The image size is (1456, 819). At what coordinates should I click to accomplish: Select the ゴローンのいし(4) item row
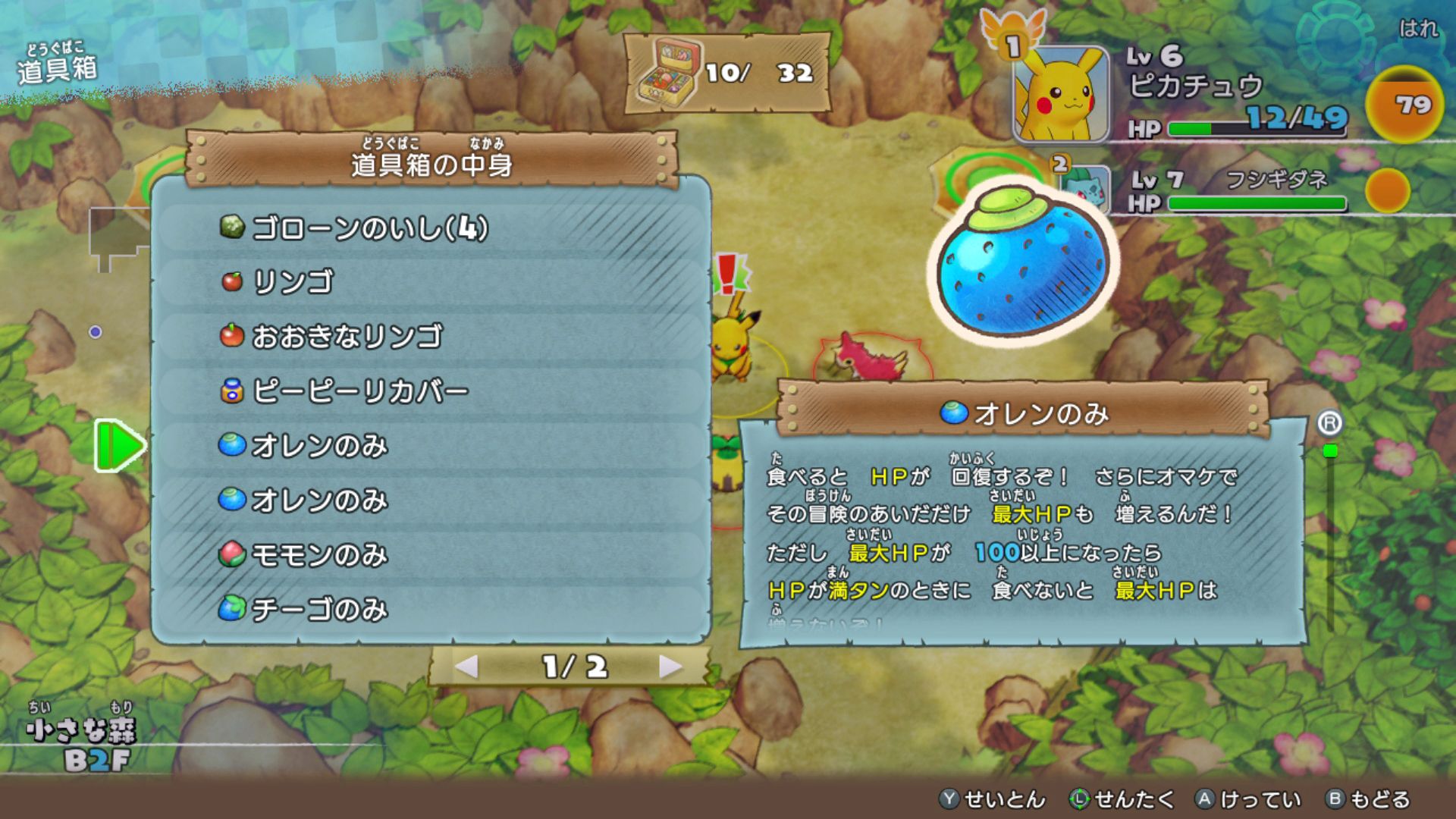click(431, 228)
